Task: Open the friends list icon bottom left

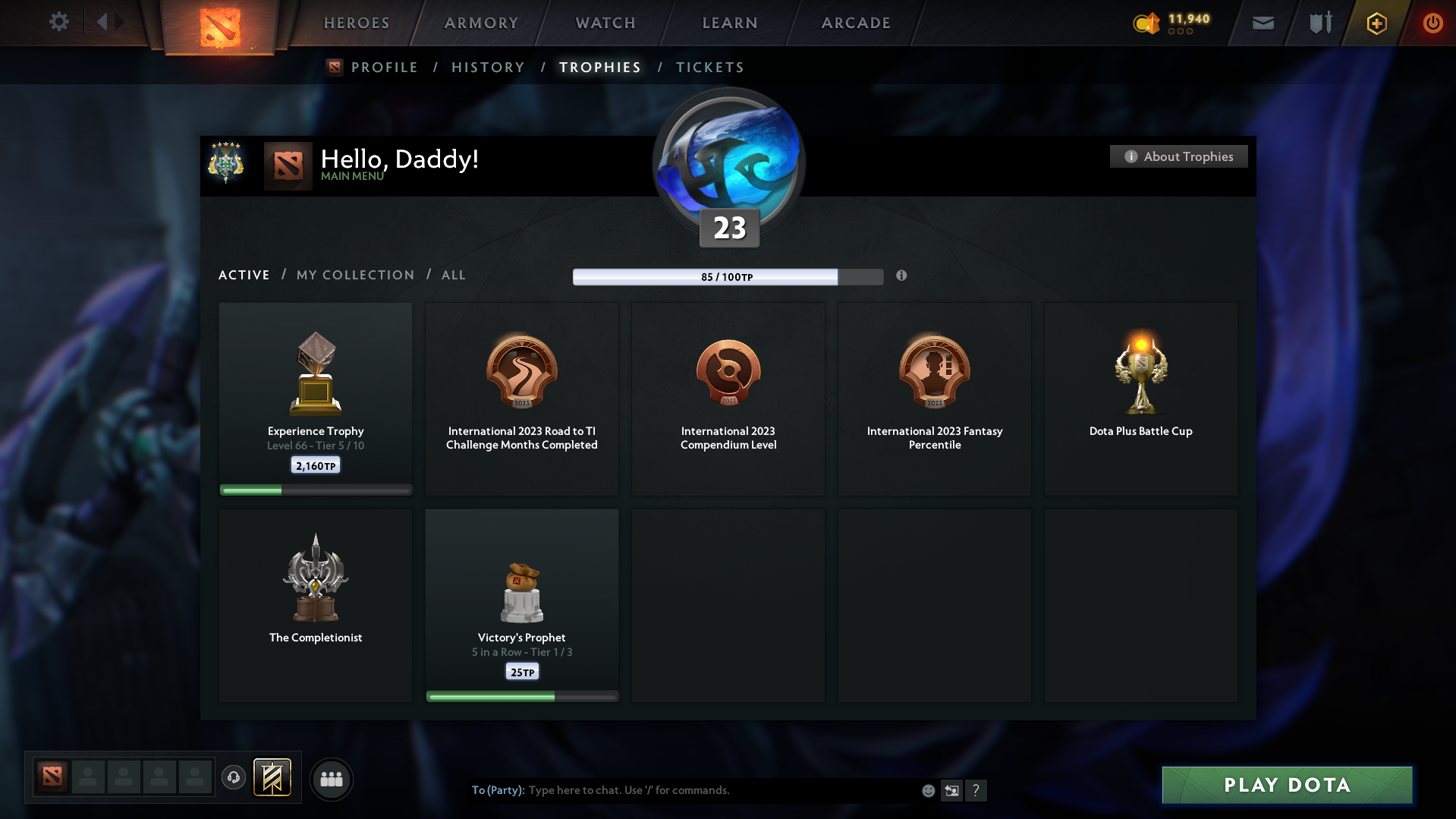Action: [332, 779]
